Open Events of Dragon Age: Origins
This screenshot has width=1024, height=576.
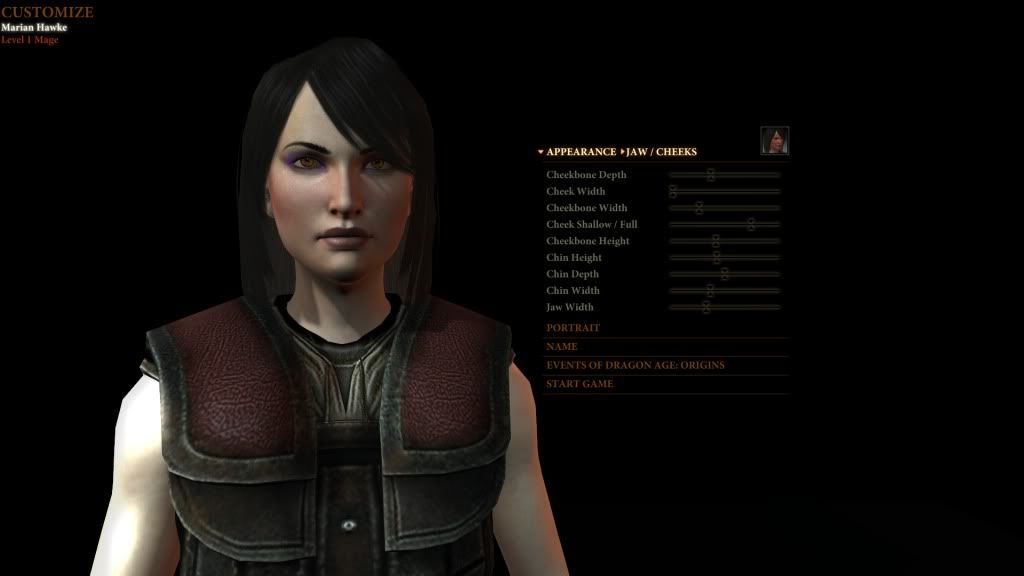pyautogui.click(x=635, y=365)
